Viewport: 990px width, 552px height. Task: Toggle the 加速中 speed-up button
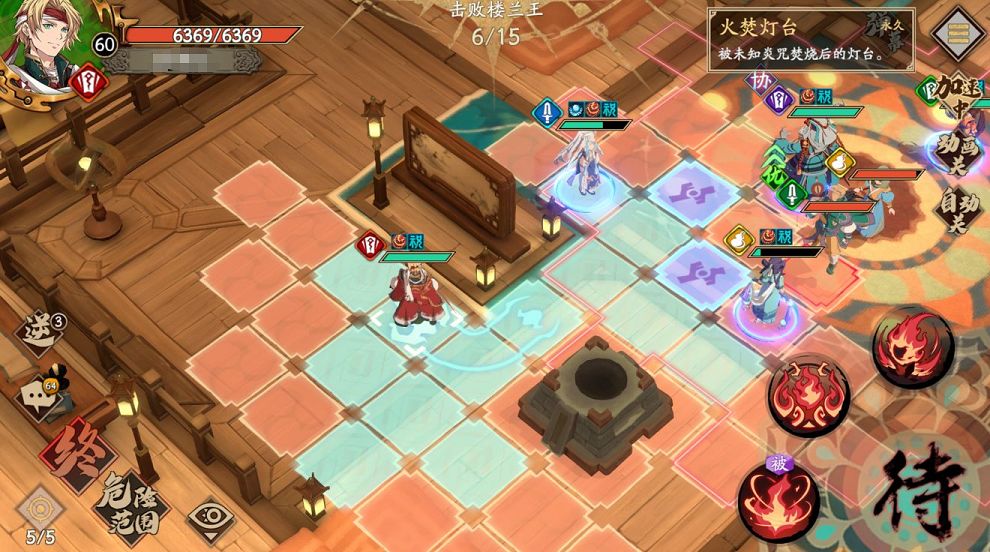point(953,97)
